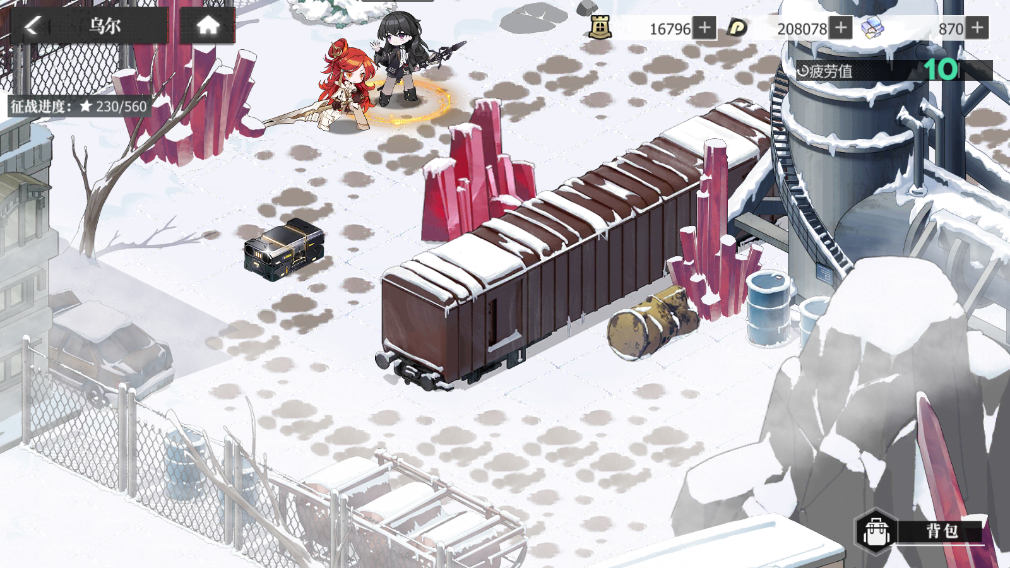This screenshot has width=1010, height=568.
Task: Go back using the arrow beside 乌尔
Action: point(33,26)
